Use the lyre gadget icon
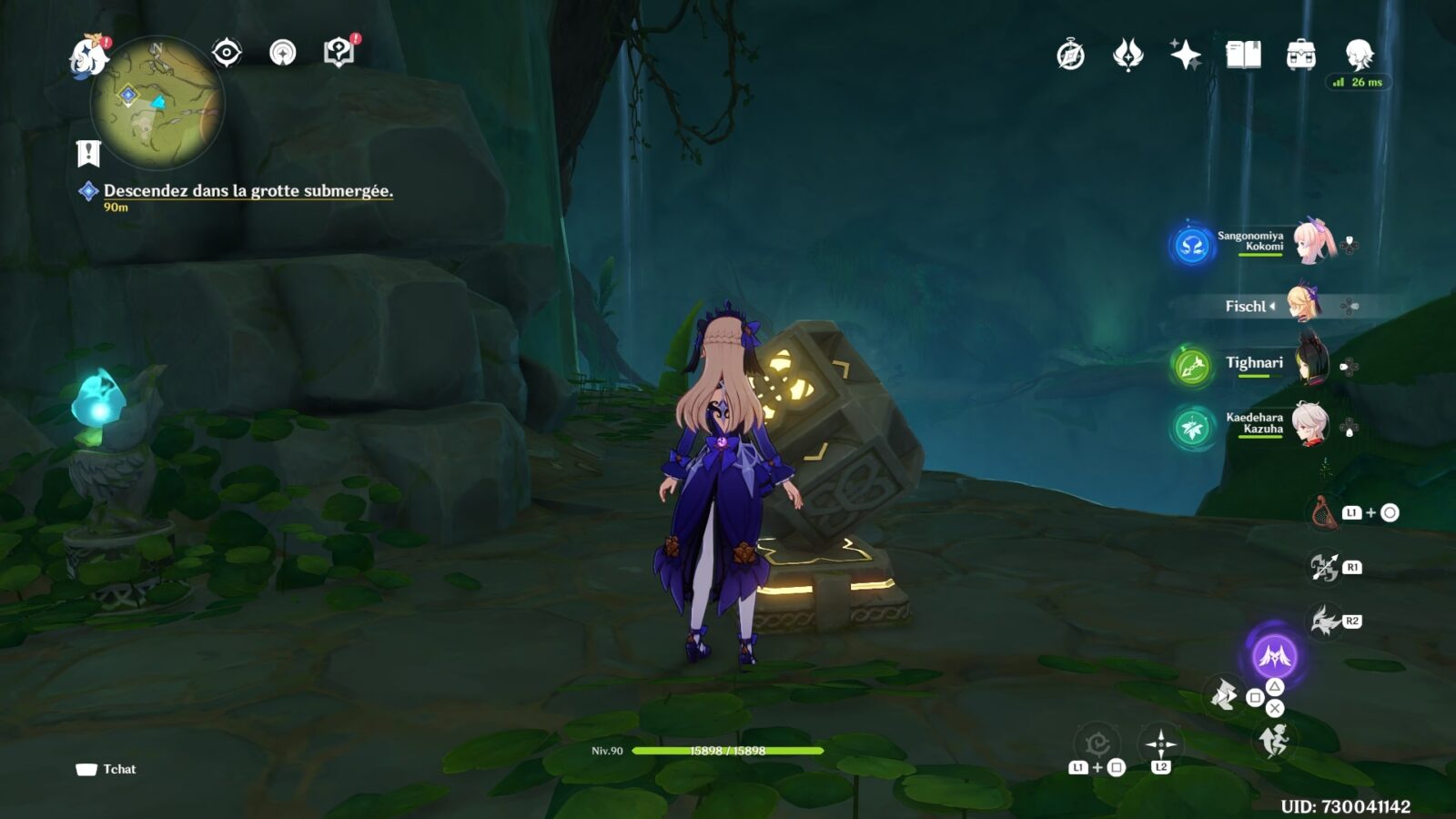The width and height of the screenshot is (1456, 819). 1322,513
